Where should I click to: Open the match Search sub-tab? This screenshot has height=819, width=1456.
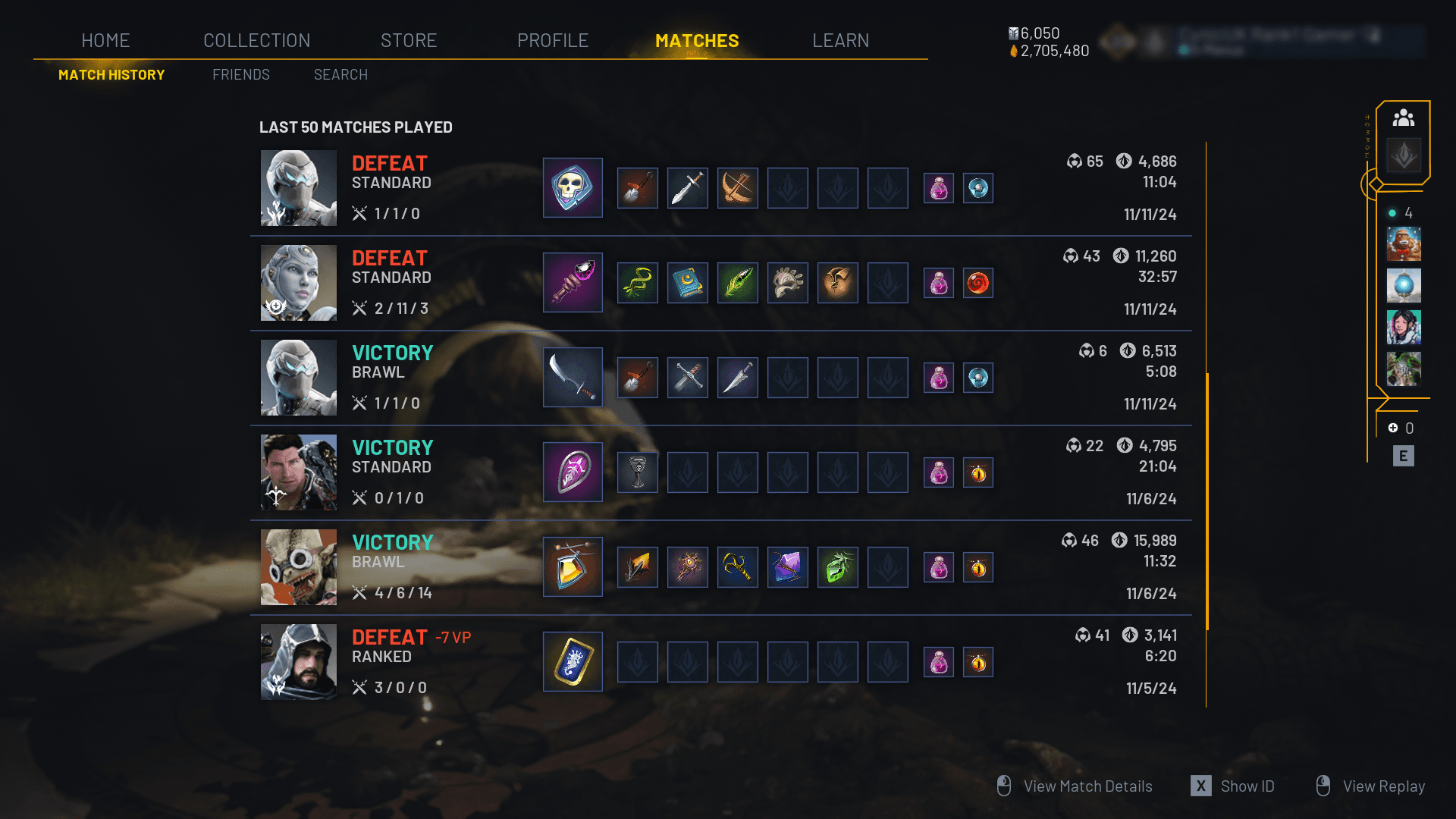[340, 74]
